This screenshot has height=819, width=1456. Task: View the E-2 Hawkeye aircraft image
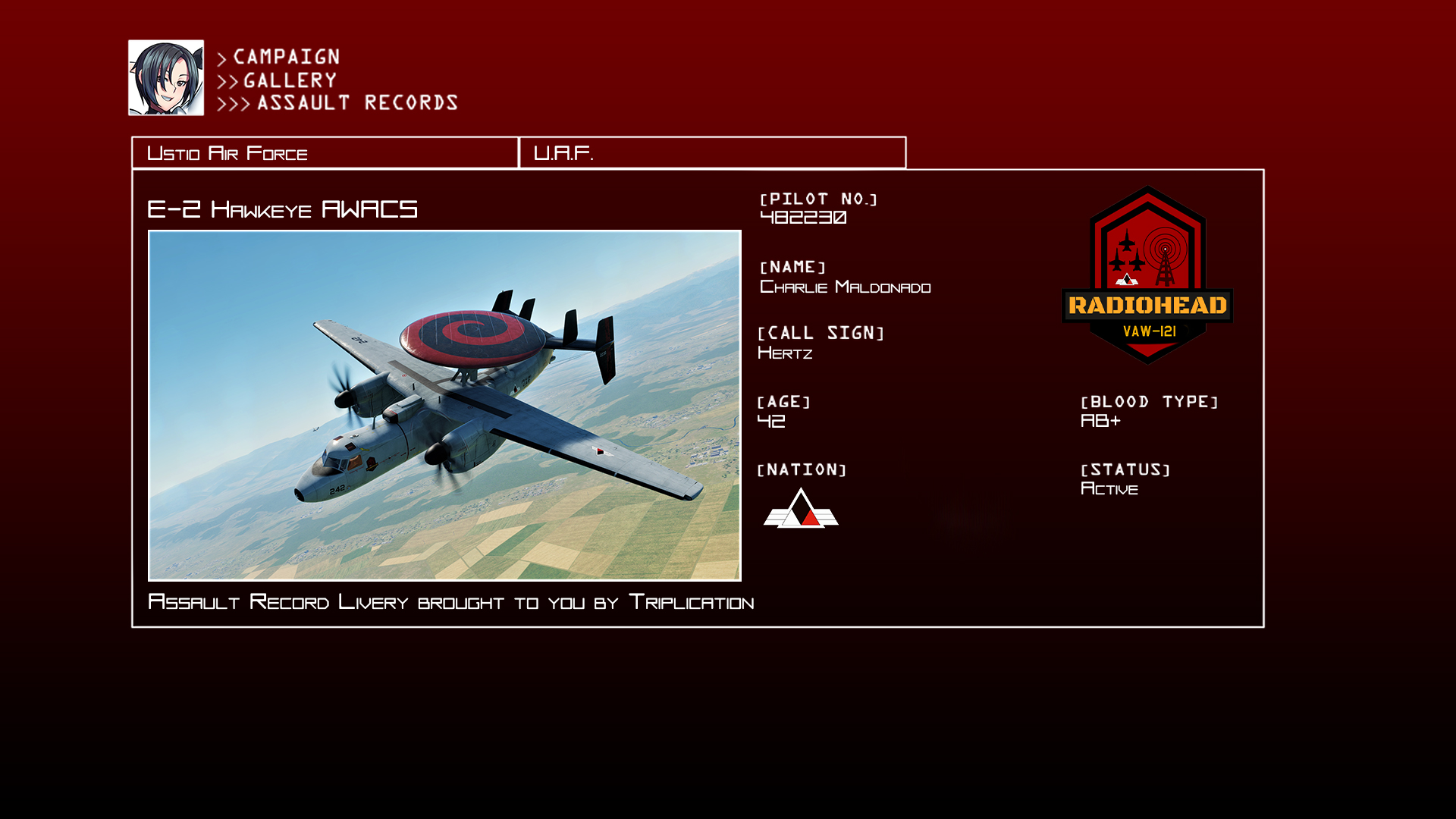pyautogui.click(x=444, y=406)
